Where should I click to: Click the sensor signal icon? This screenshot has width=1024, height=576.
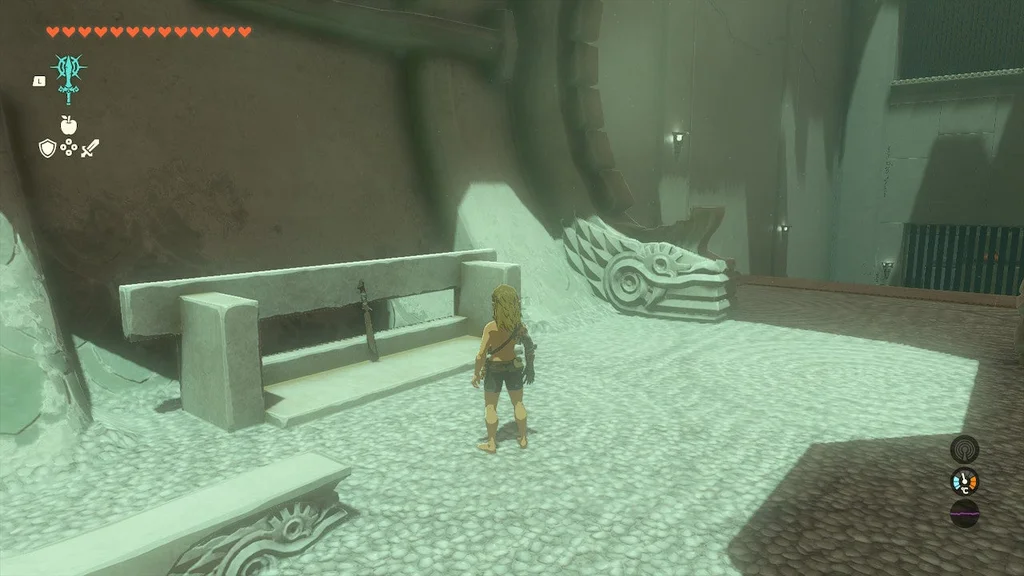point(964,449)
